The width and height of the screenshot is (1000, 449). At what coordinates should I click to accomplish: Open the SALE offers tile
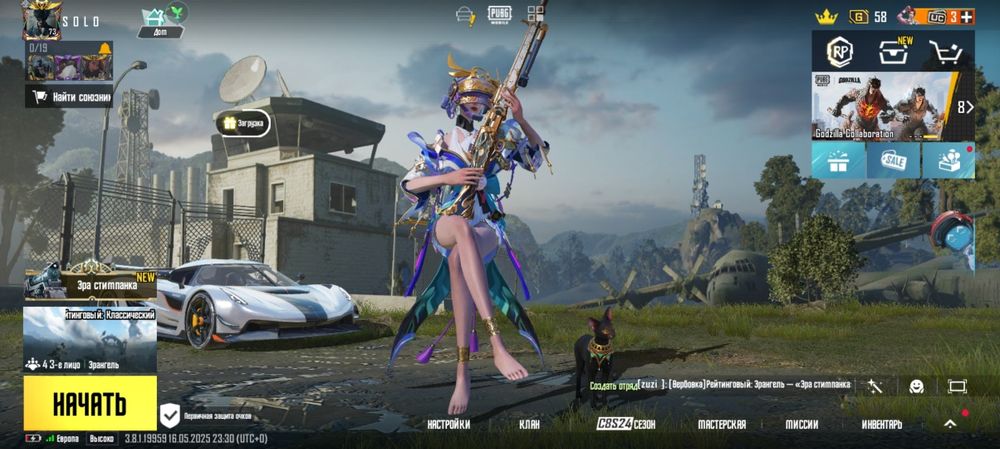893,160
